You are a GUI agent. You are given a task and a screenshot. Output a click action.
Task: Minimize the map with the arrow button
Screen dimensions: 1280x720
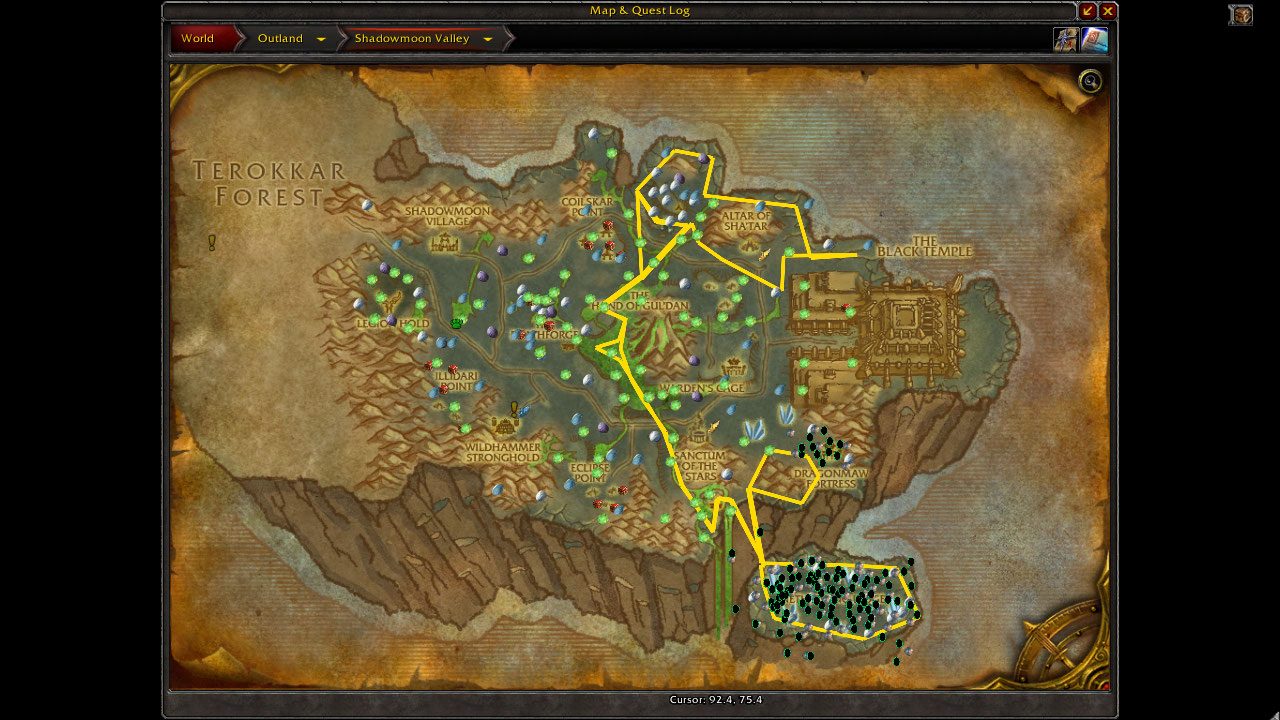[x=1088, y=11]
